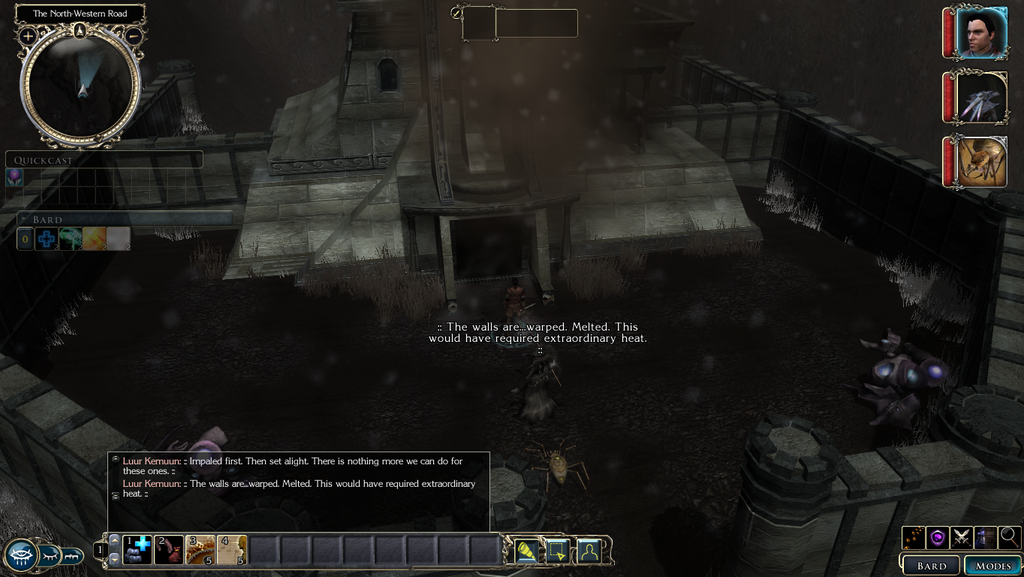Viewport: 1024px width, 577px height.
Task: Zoom in the minimap with the plus button
Action: point(28,36)
